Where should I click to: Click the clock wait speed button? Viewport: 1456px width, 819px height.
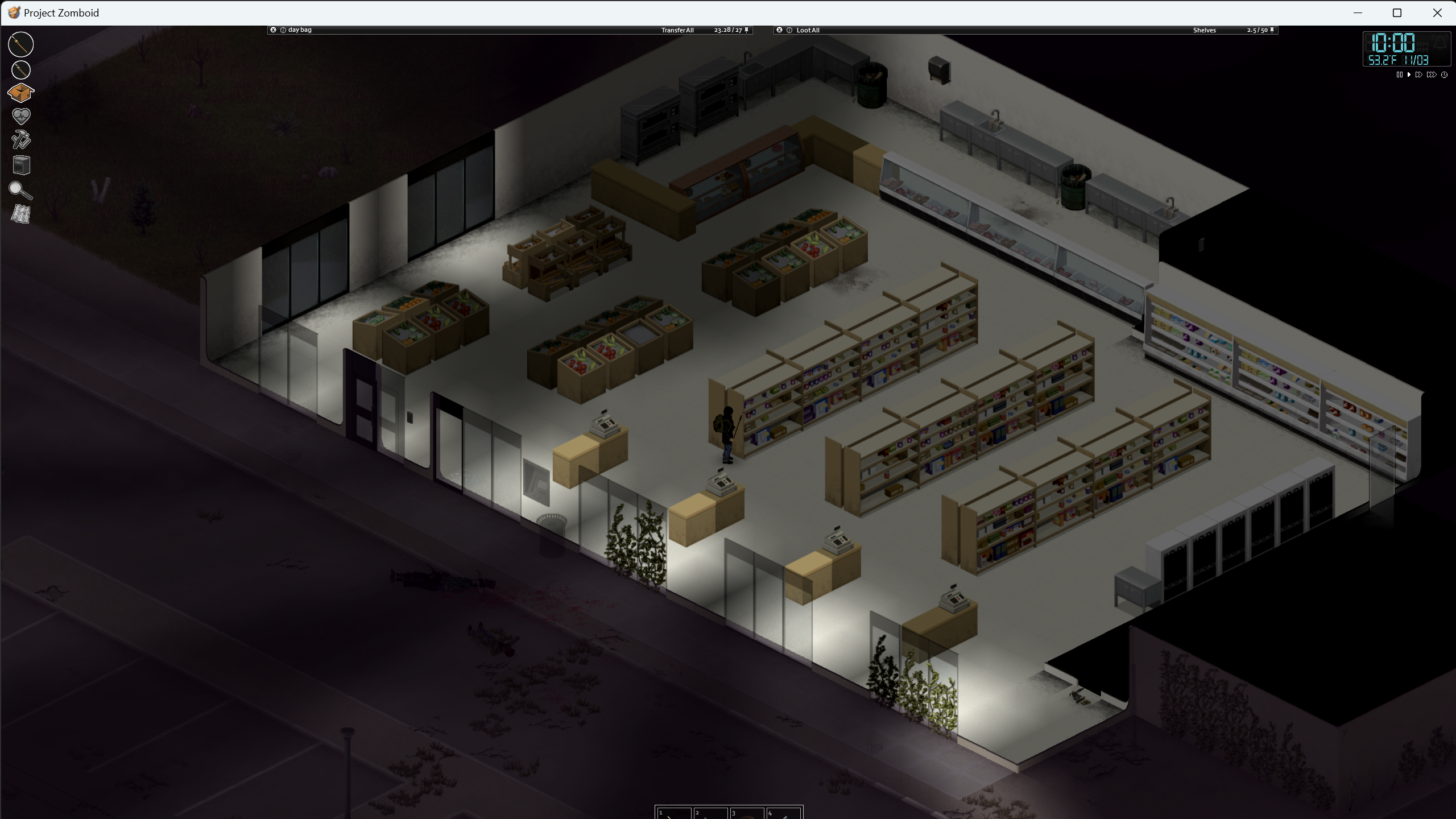[x=1444, y=75]
